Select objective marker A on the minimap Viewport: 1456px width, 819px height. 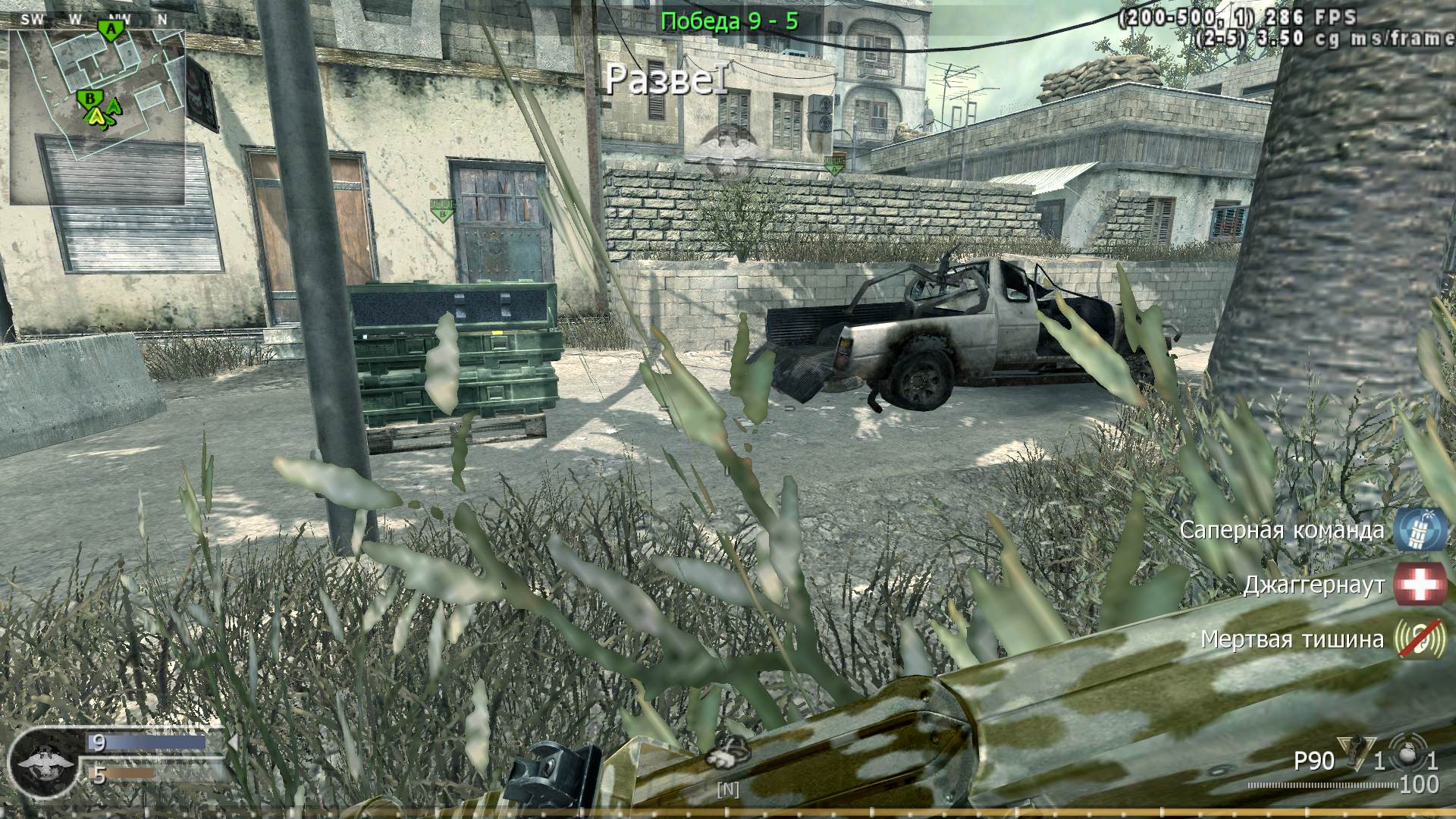click(109, 27)
